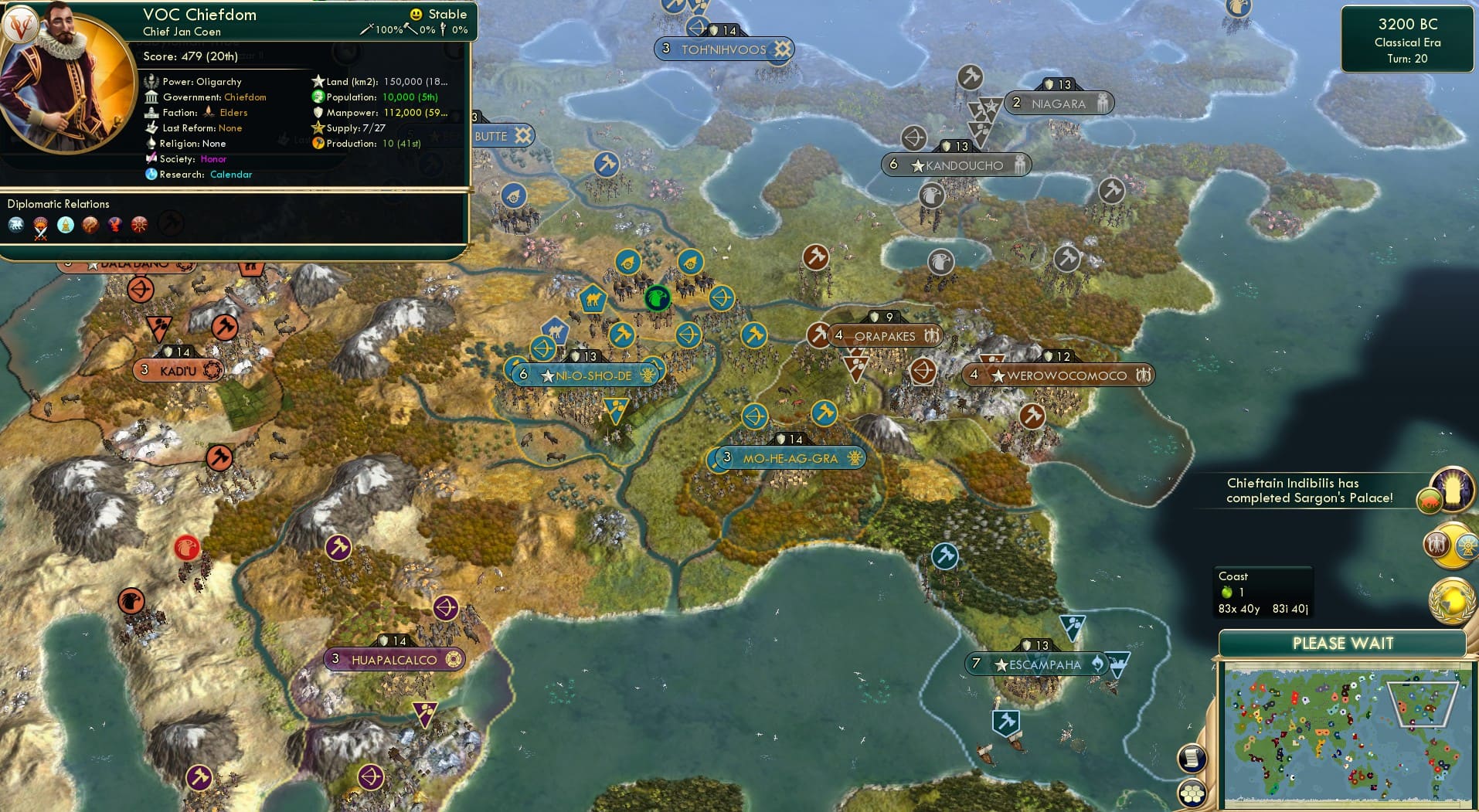Open the Calendar research link
1479x812 pixels.
click(x=230, y=175)
